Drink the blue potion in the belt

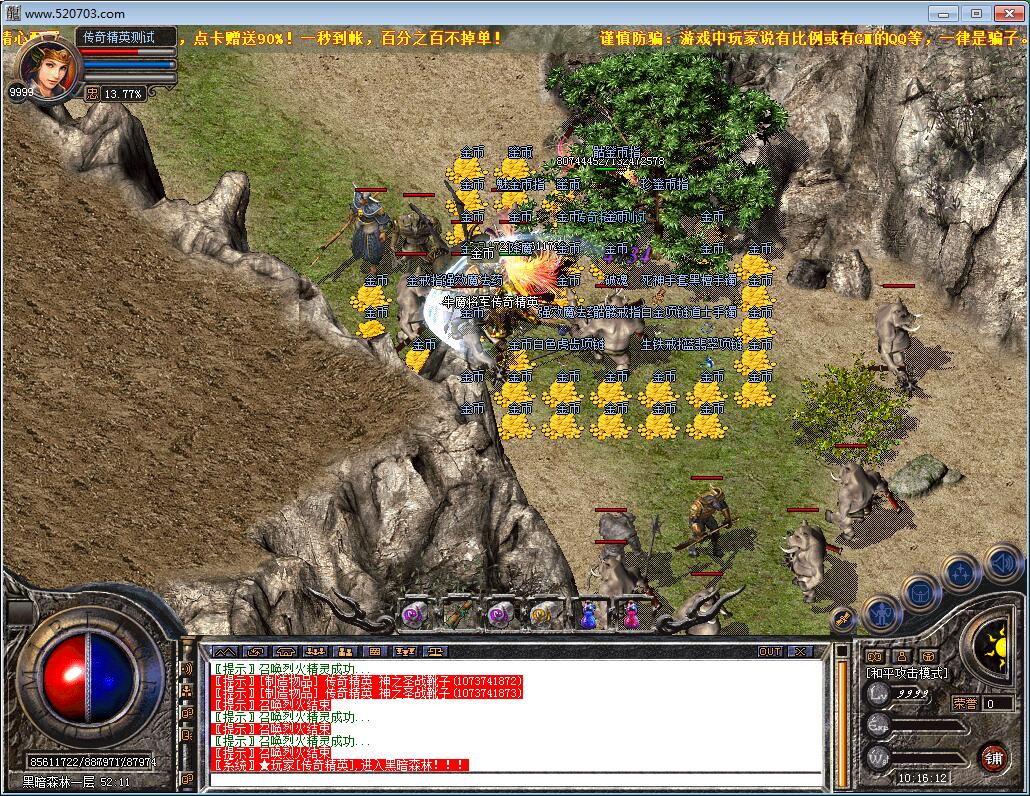587,614
